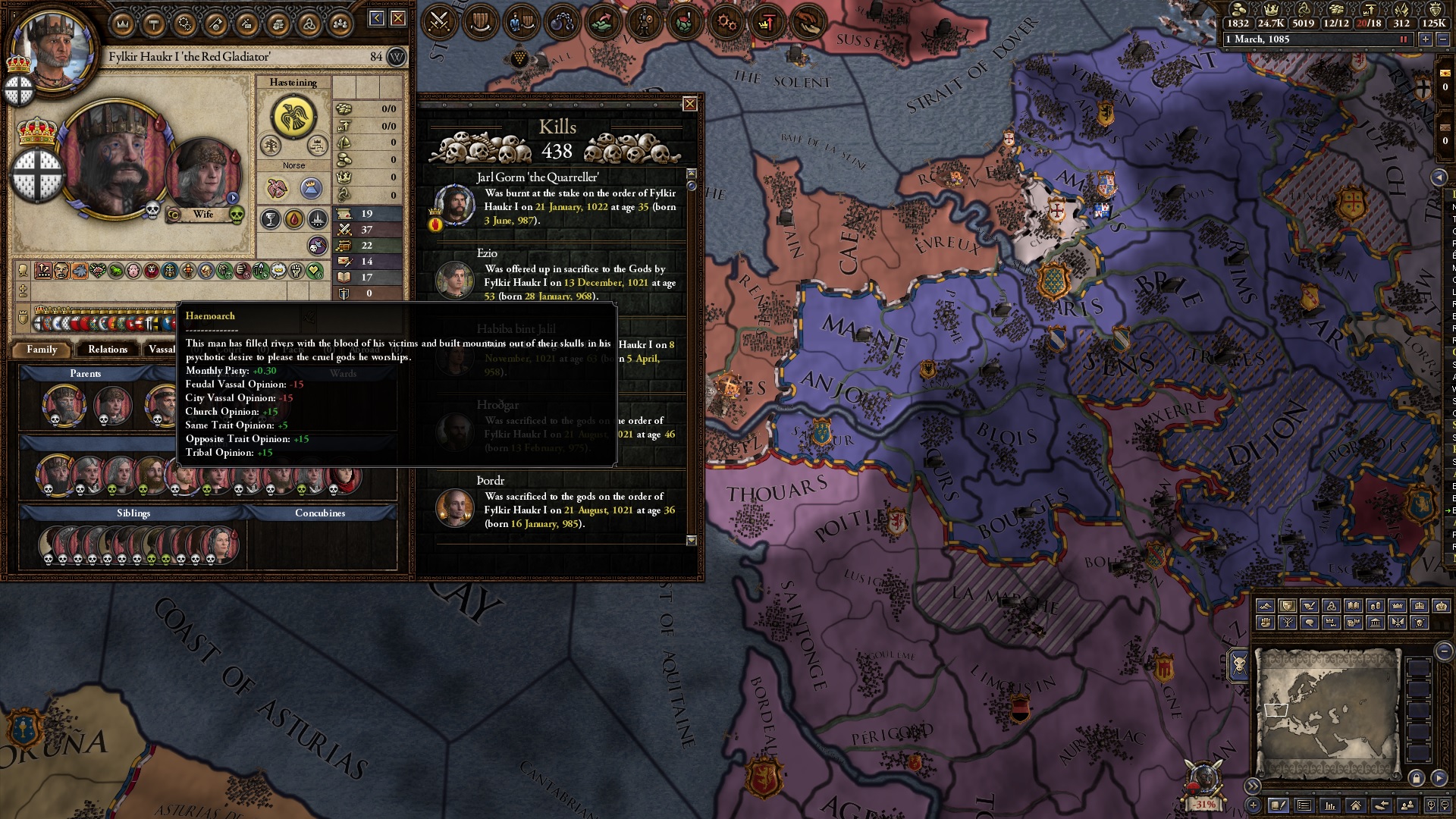Switch to the Relations tab
The width and height of the screenshot is (1456, 819).
107,350
